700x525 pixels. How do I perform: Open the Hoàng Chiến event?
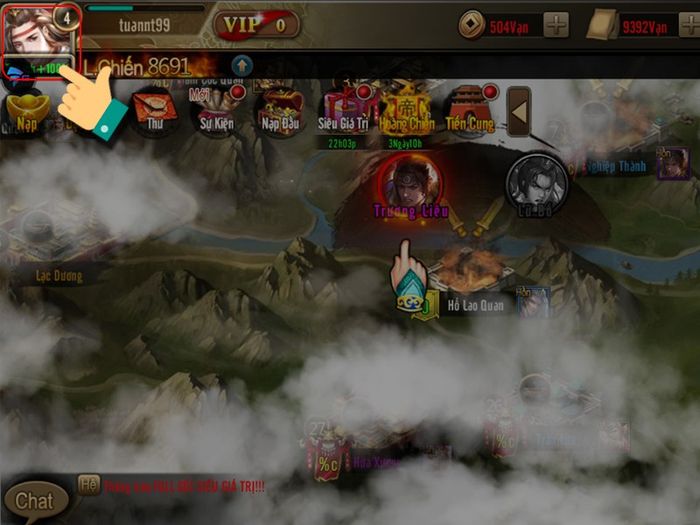pos(407,110)
